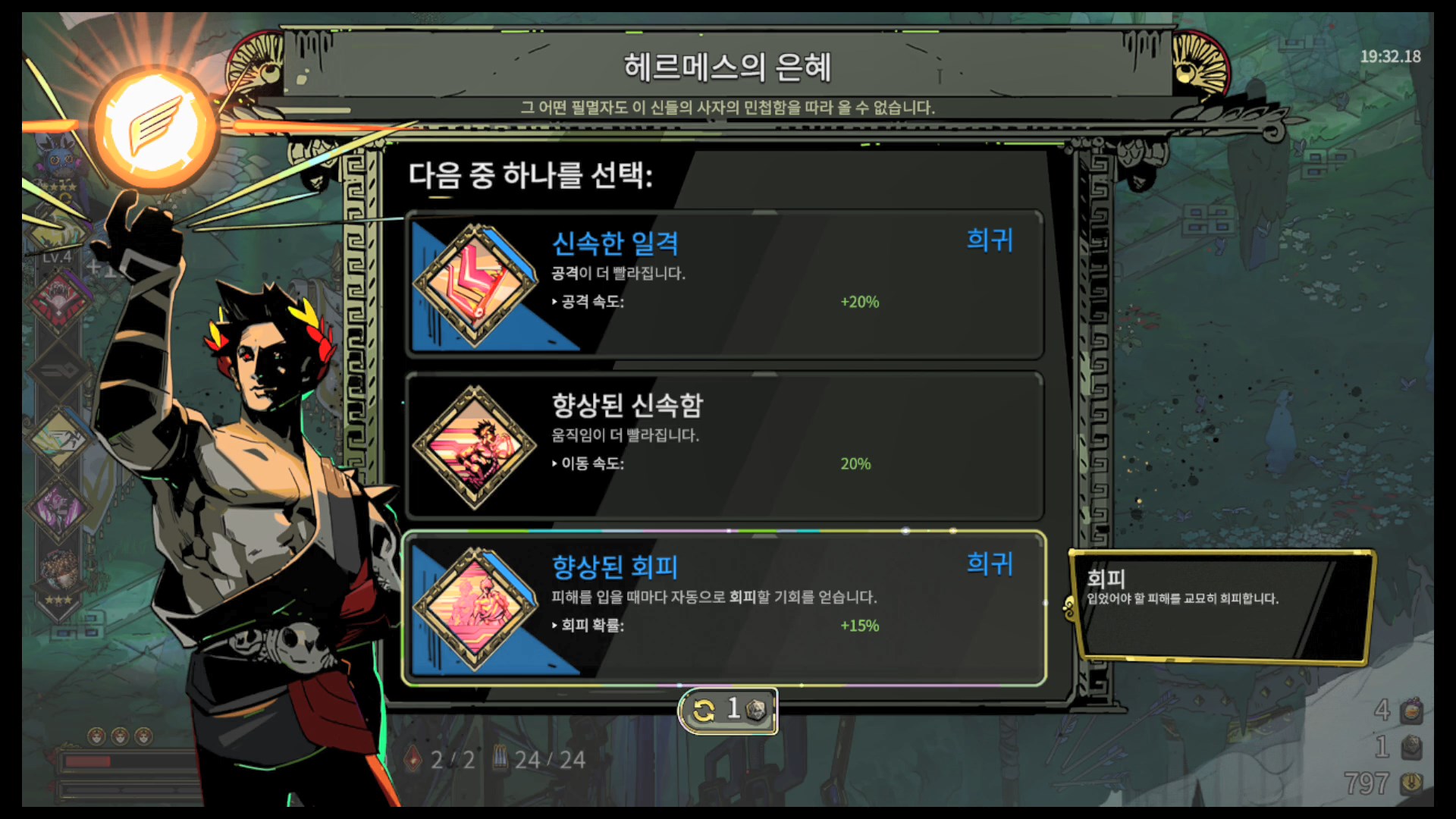Click the gift keepsake icon in bottom right

point(1412,709)
